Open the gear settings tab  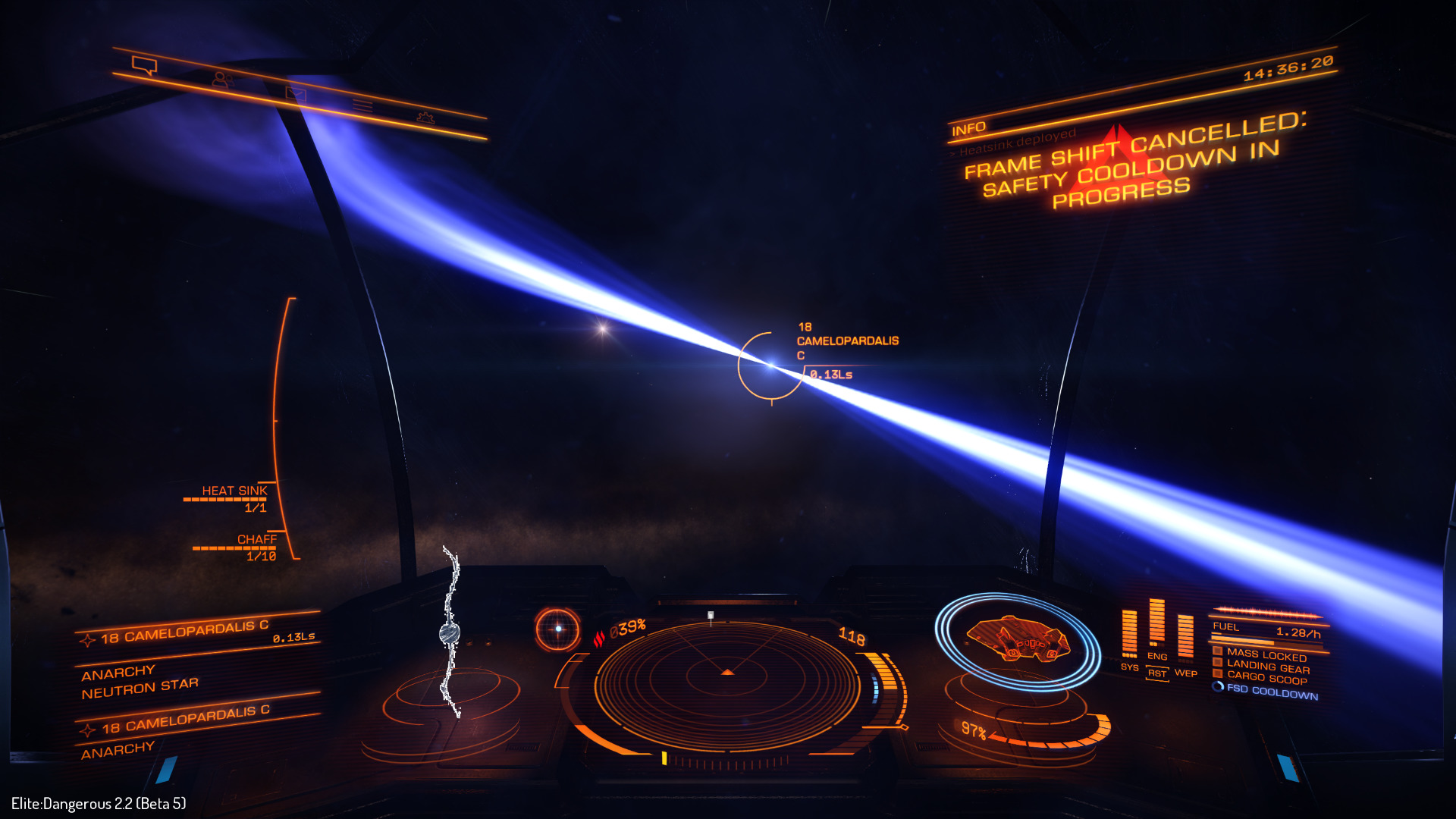(x=425, y=118)
